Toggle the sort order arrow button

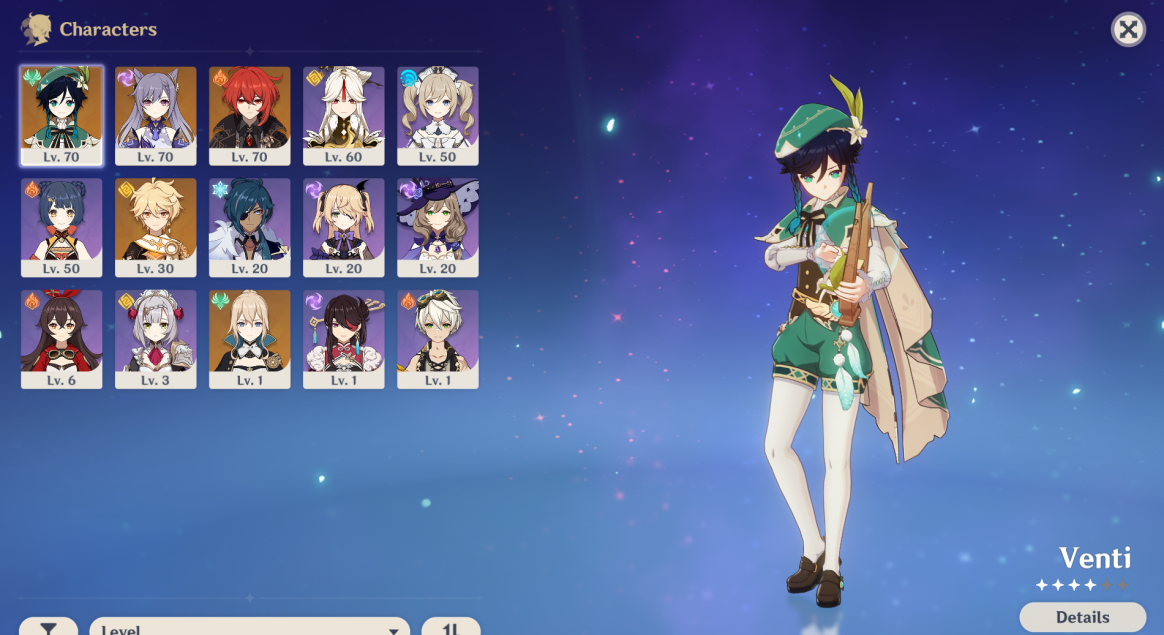coord(450,627)
